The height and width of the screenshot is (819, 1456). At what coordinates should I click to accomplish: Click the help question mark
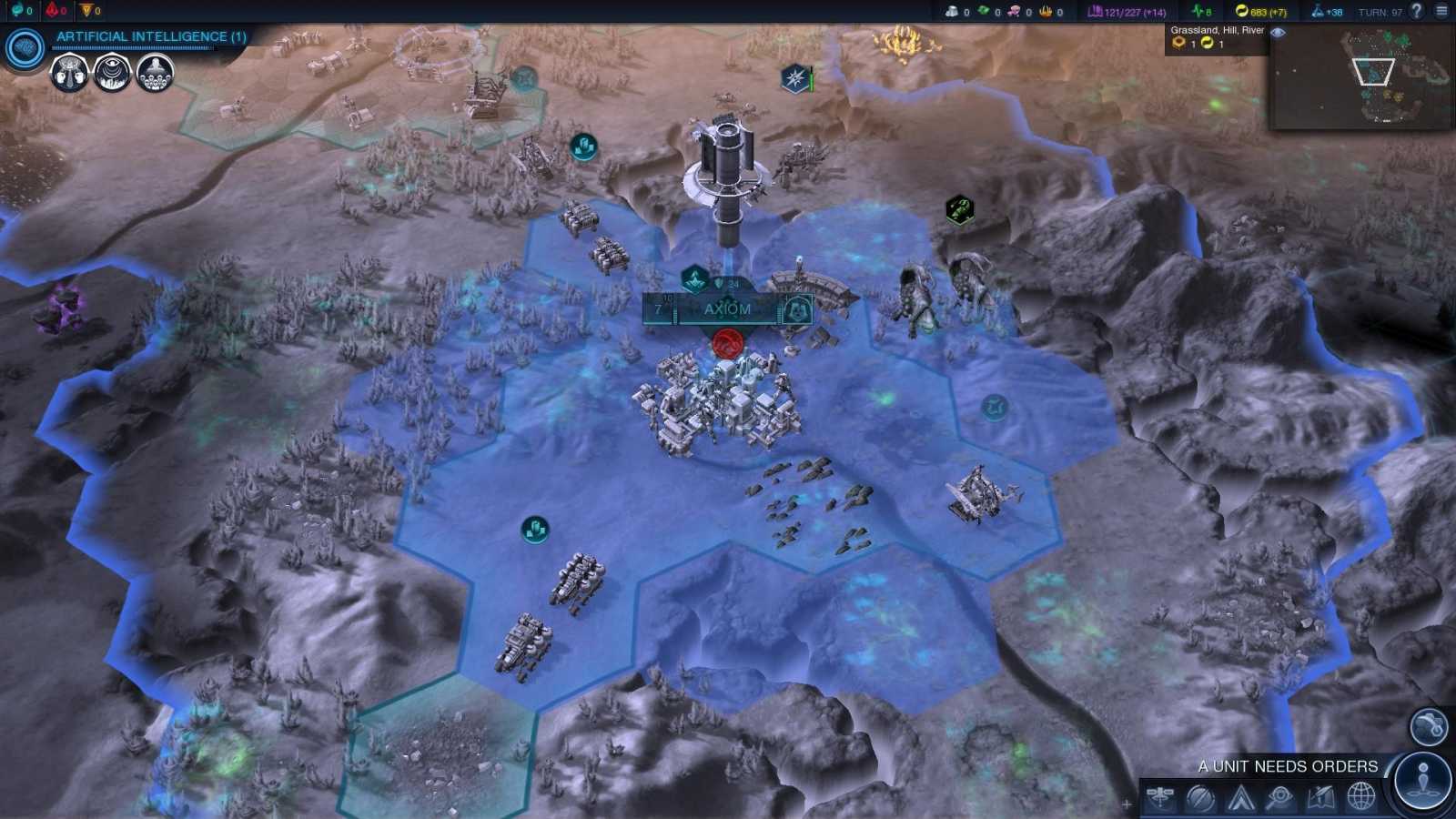pos(1418,12)
